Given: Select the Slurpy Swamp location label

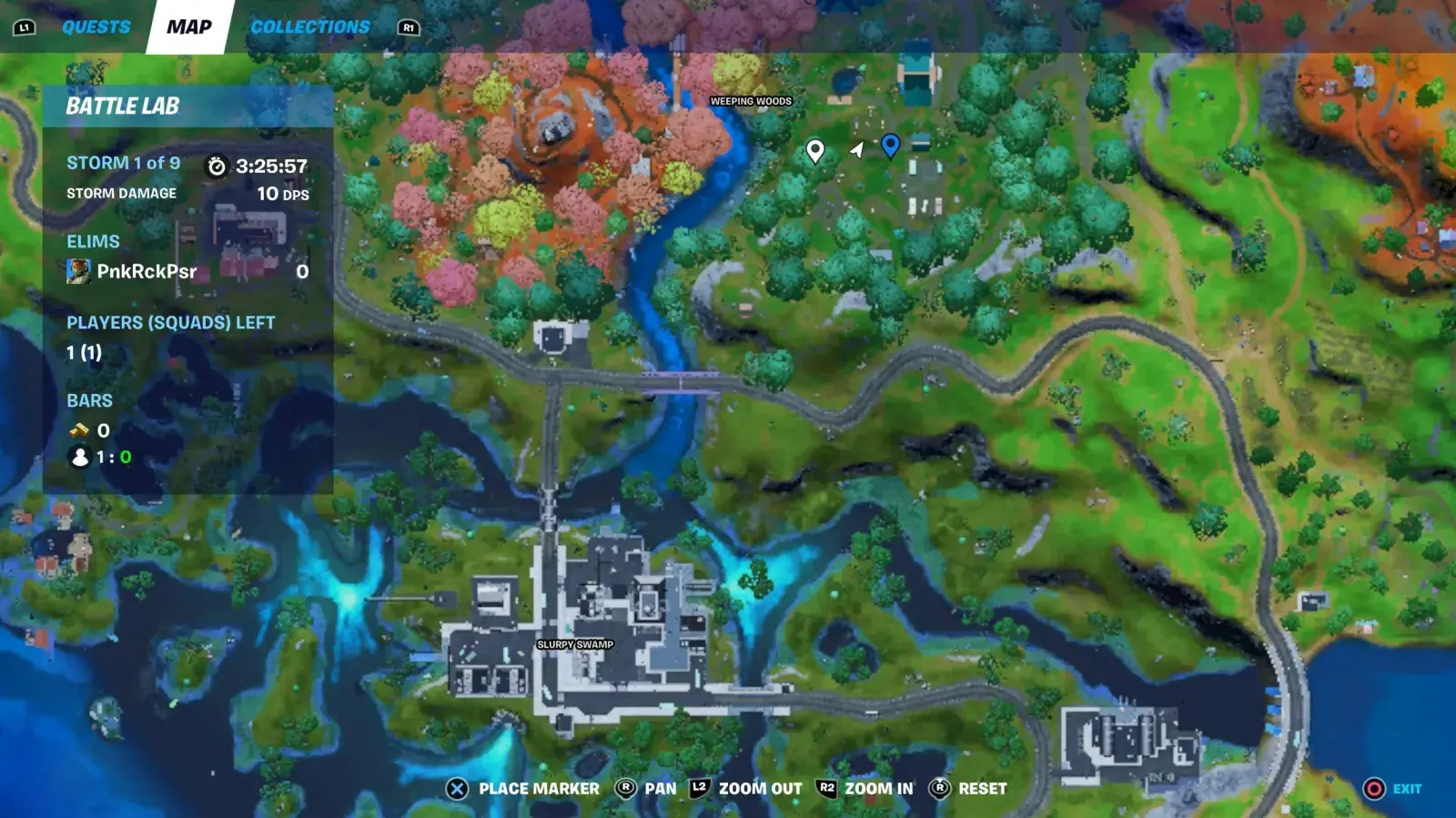Looking at the screenshot, I should [575, 644].
